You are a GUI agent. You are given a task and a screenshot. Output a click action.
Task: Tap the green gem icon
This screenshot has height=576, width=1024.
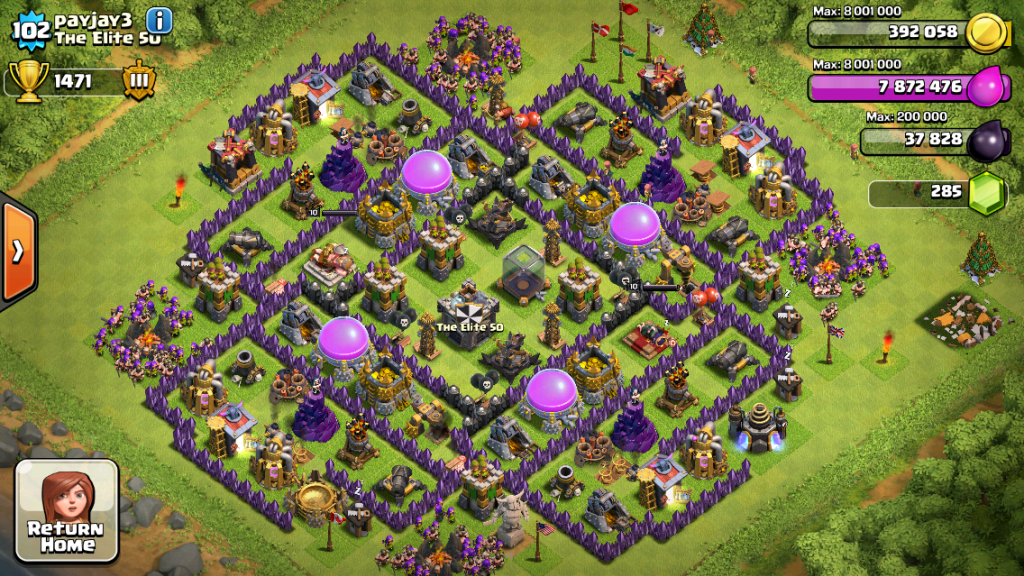click(987, 192)
